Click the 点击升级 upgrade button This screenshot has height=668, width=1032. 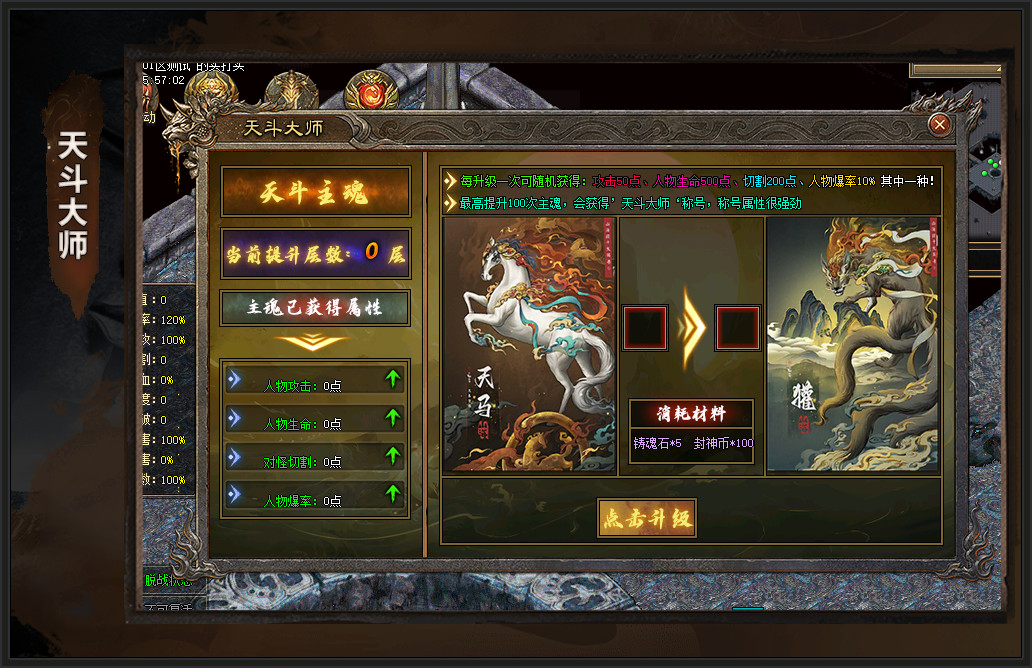coord(646,518)
